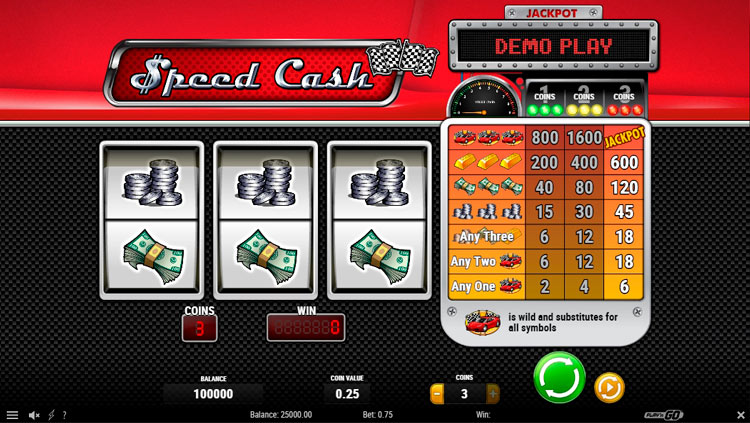Decrease coins with the minus button
Viewport: 750px width, 423px height.
[x=437, y=394]
